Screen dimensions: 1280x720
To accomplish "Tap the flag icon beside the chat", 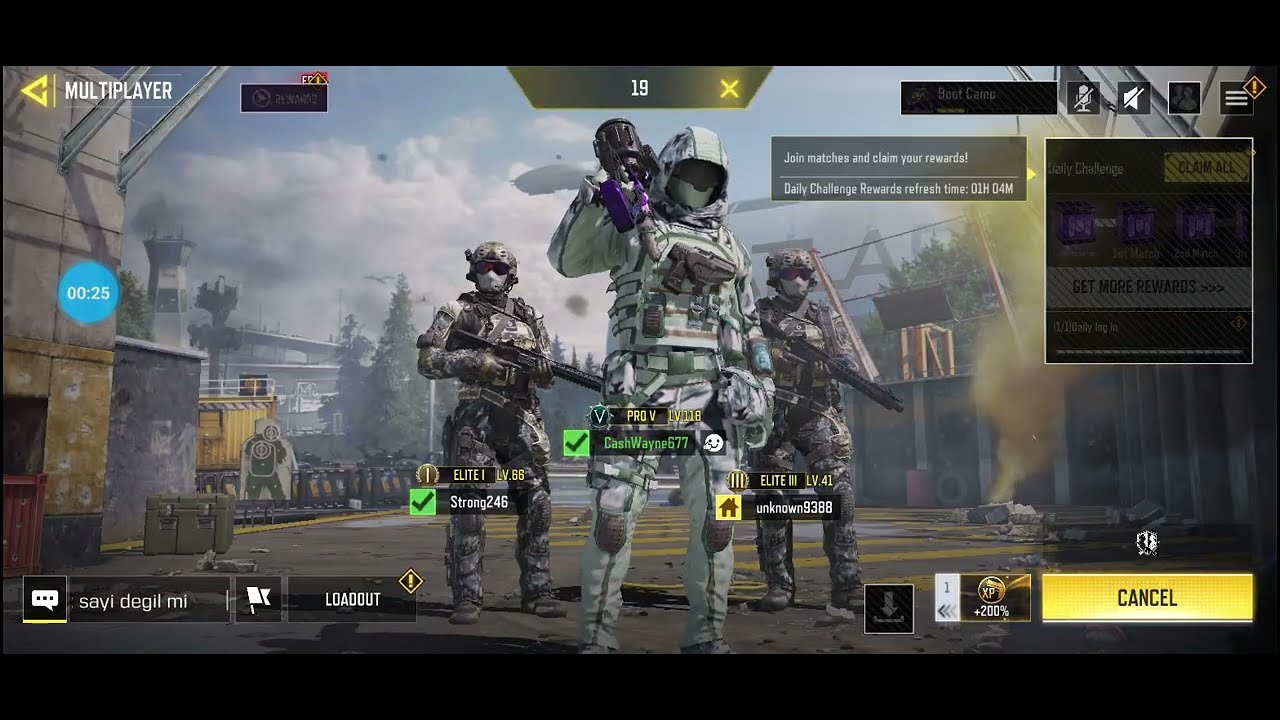I will point(258,600).
